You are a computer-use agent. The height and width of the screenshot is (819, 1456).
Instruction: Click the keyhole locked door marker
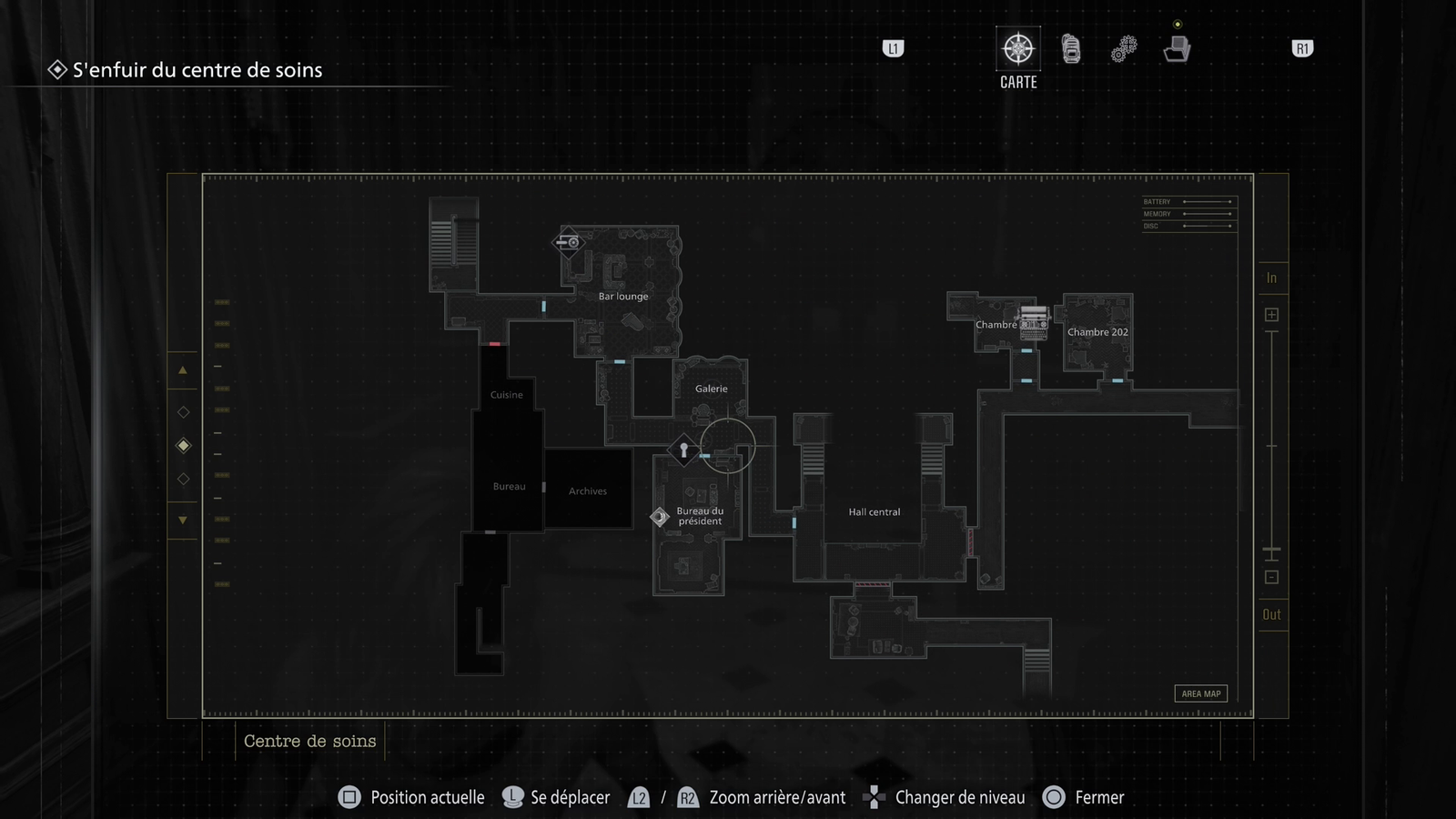pyautogui.click(x=683, y=450)
